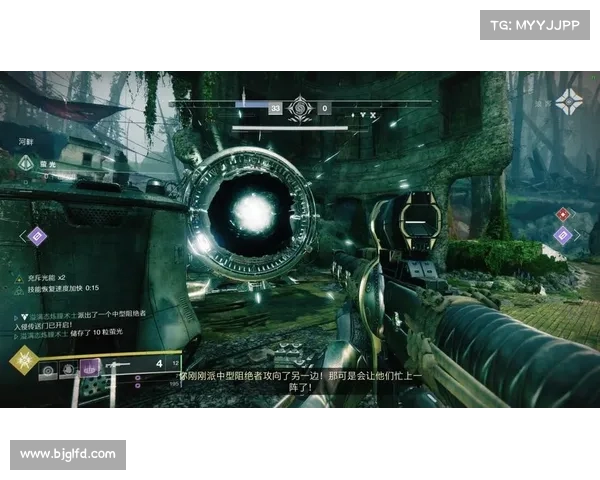Screen dimensions: 600x480
Task: Select the red diamond marker icon
Action: point(564,214)
